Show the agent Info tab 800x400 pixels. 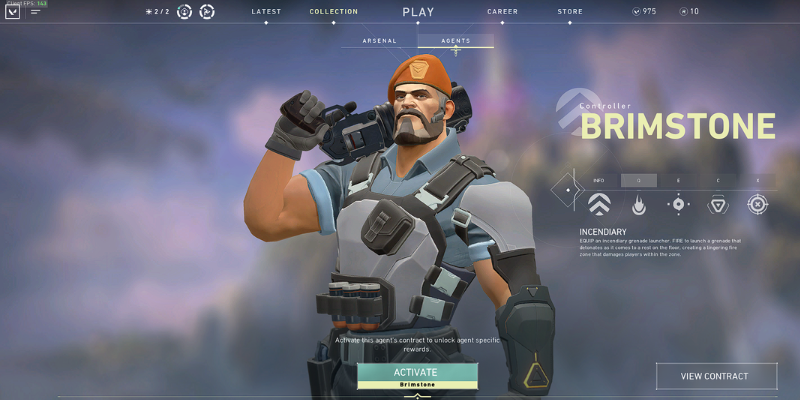(x=598, y=180)
